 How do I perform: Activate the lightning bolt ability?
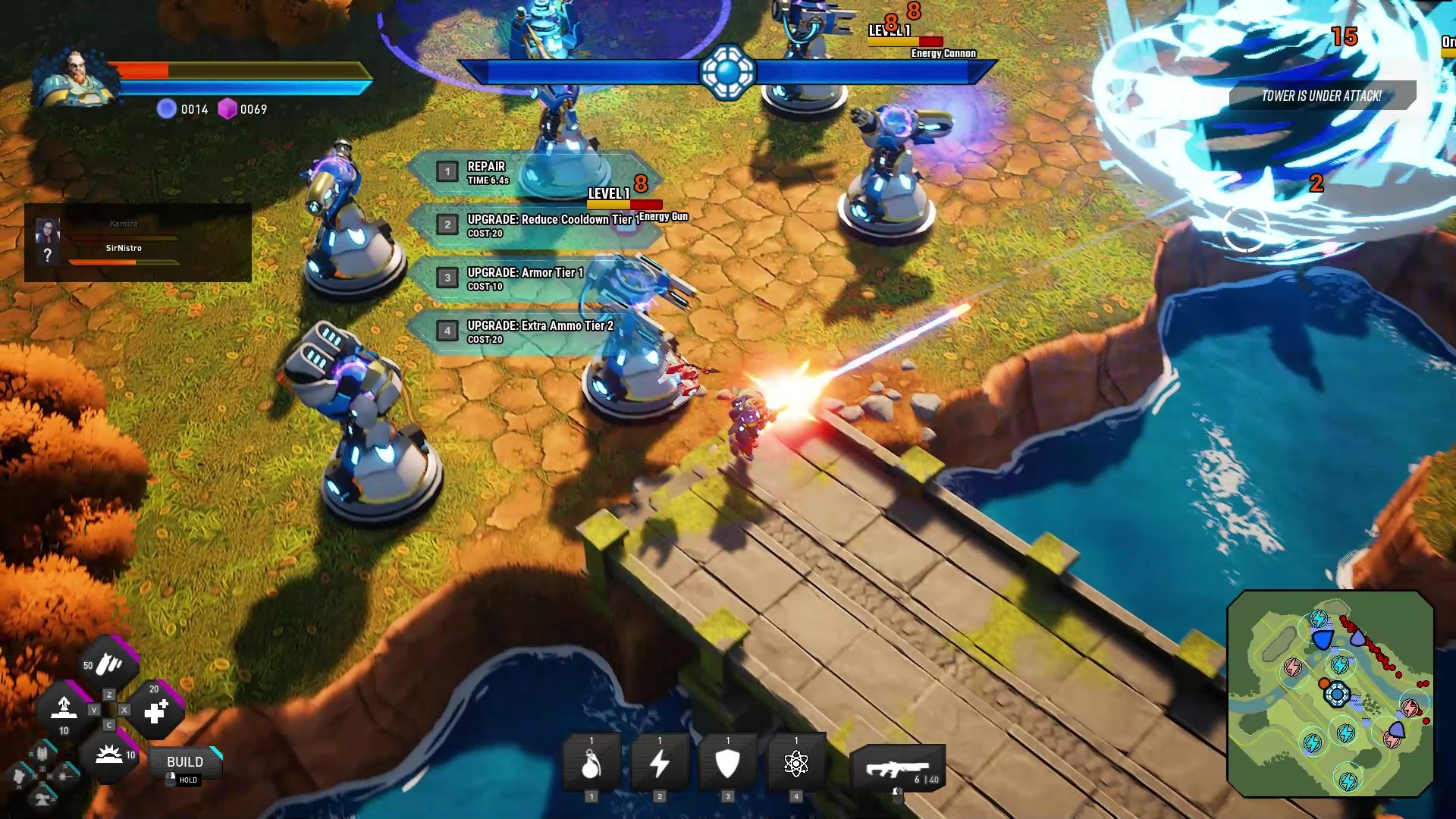pyautogui.click(x=660, y=764)
